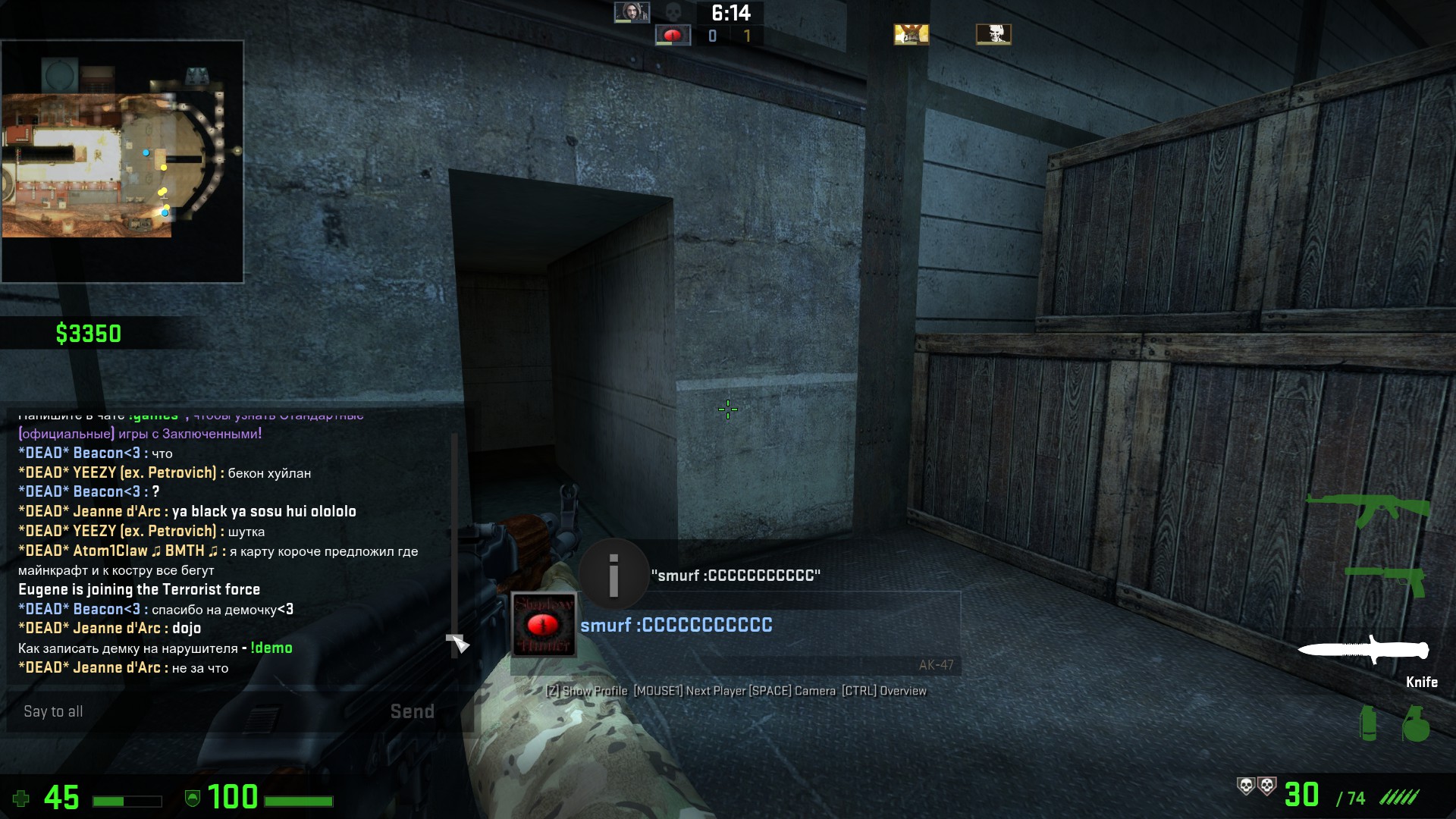
Task: Select the frag grenade icon
Action: [x=1415, y=723]
